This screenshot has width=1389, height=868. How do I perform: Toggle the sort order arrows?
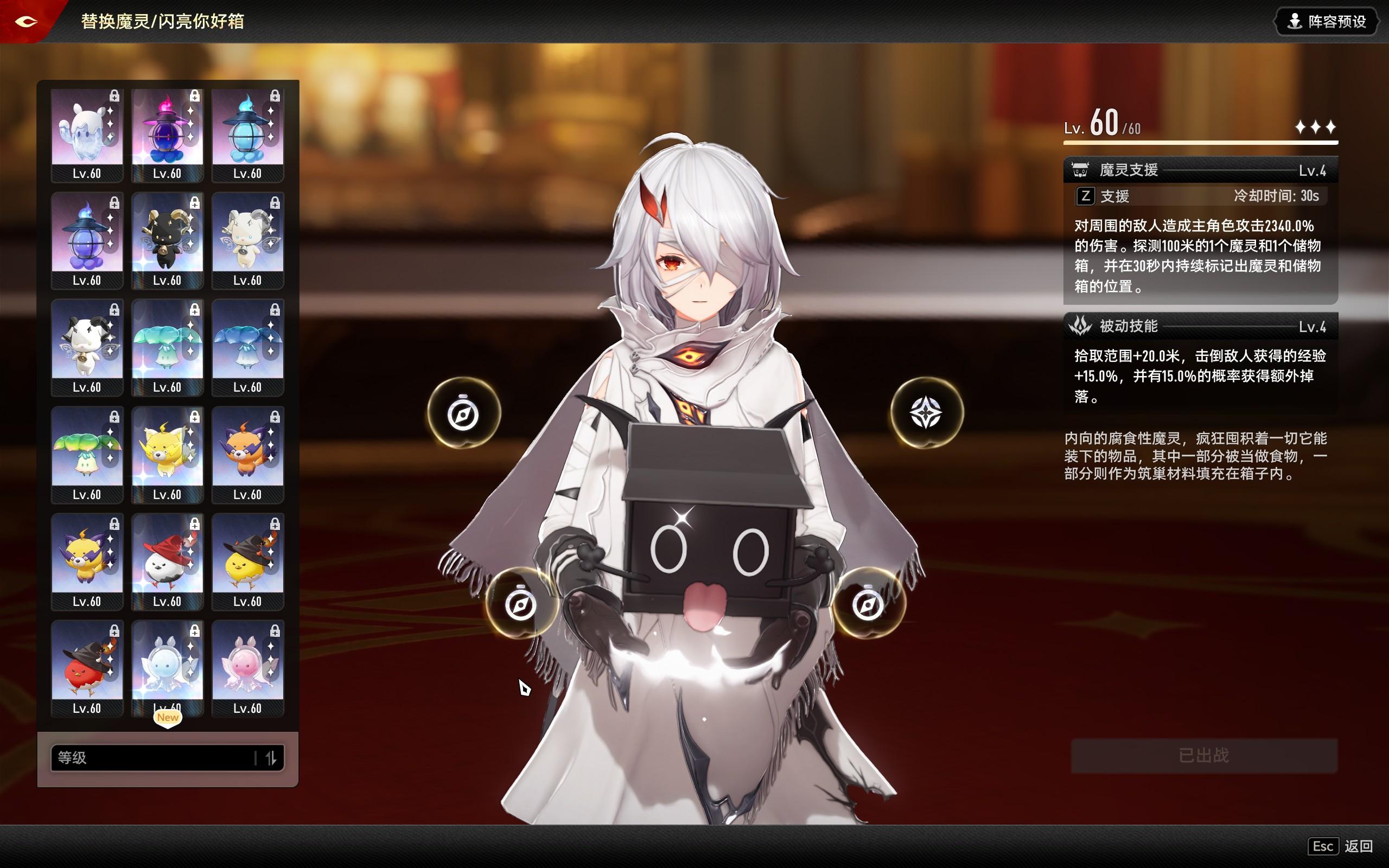271,758
